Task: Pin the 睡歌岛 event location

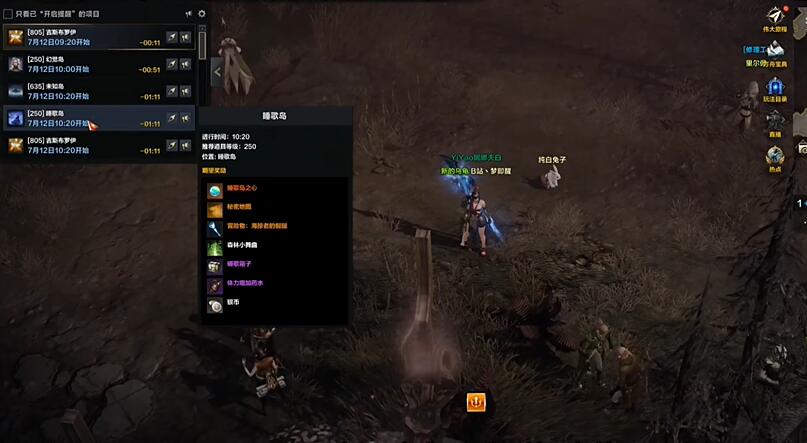Action: point(172,118)
